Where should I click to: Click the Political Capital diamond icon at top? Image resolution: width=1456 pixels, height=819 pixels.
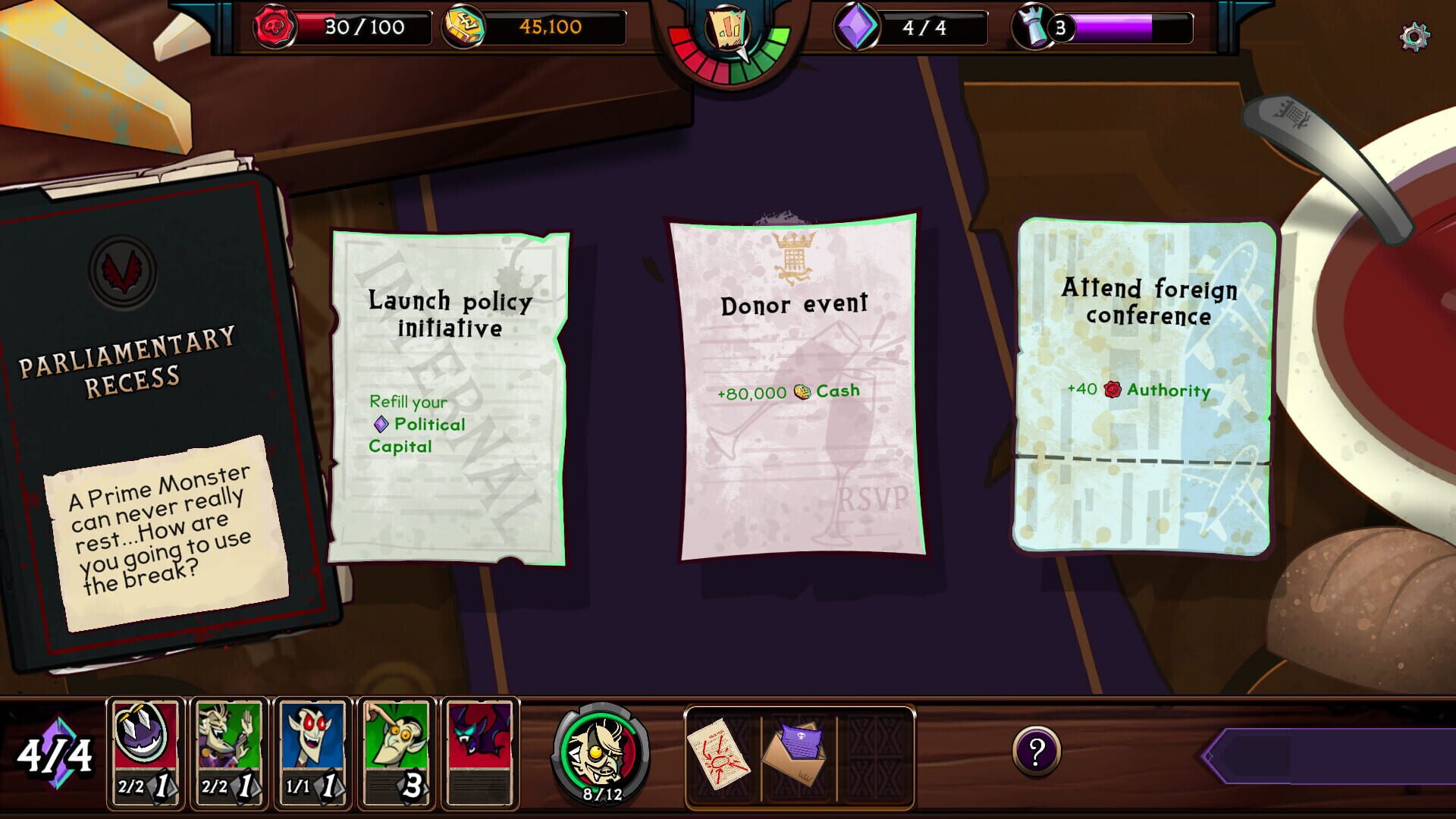click(x=856, y=29)
